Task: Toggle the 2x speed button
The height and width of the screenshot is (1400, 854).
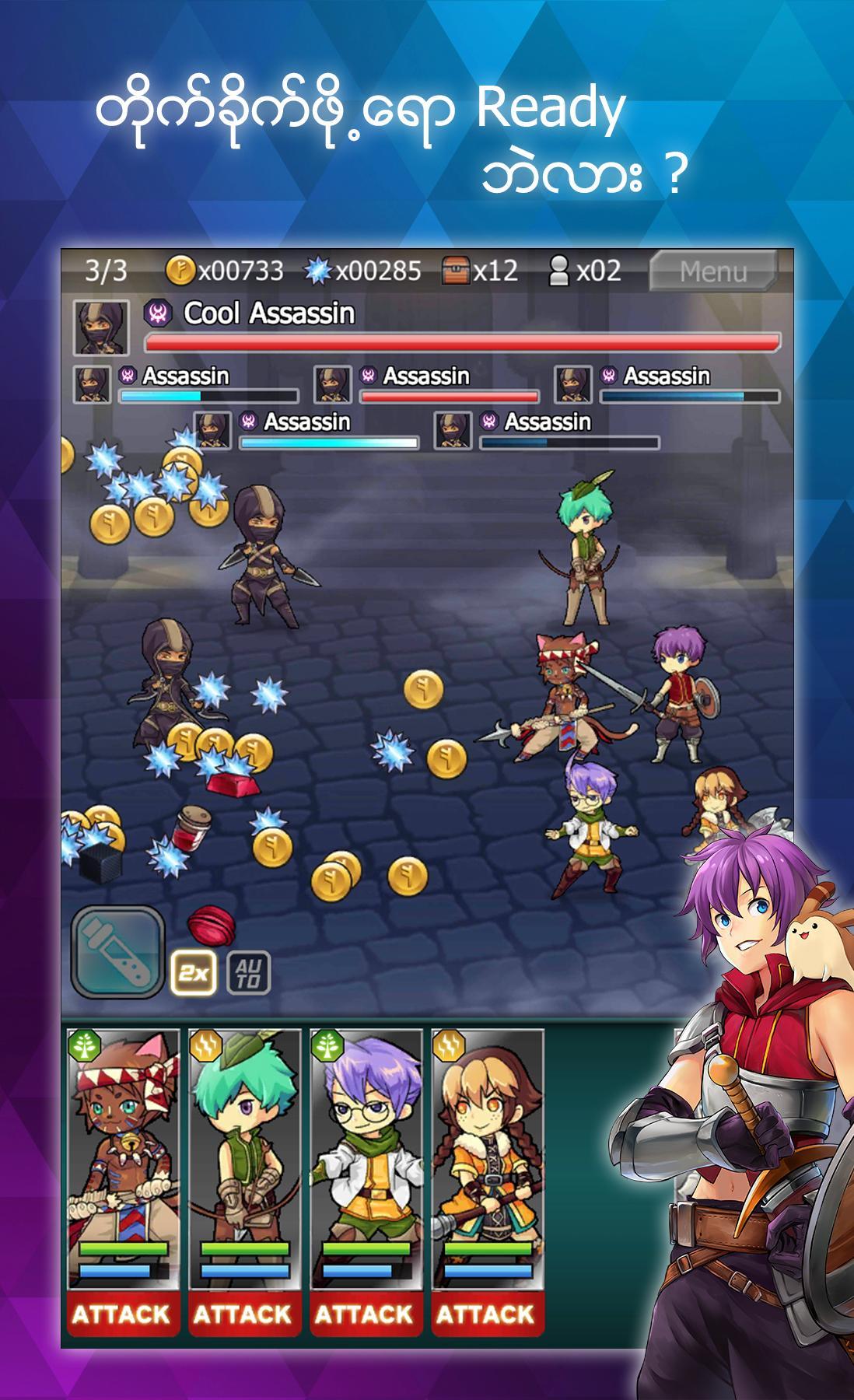Action: click(192, 972)
